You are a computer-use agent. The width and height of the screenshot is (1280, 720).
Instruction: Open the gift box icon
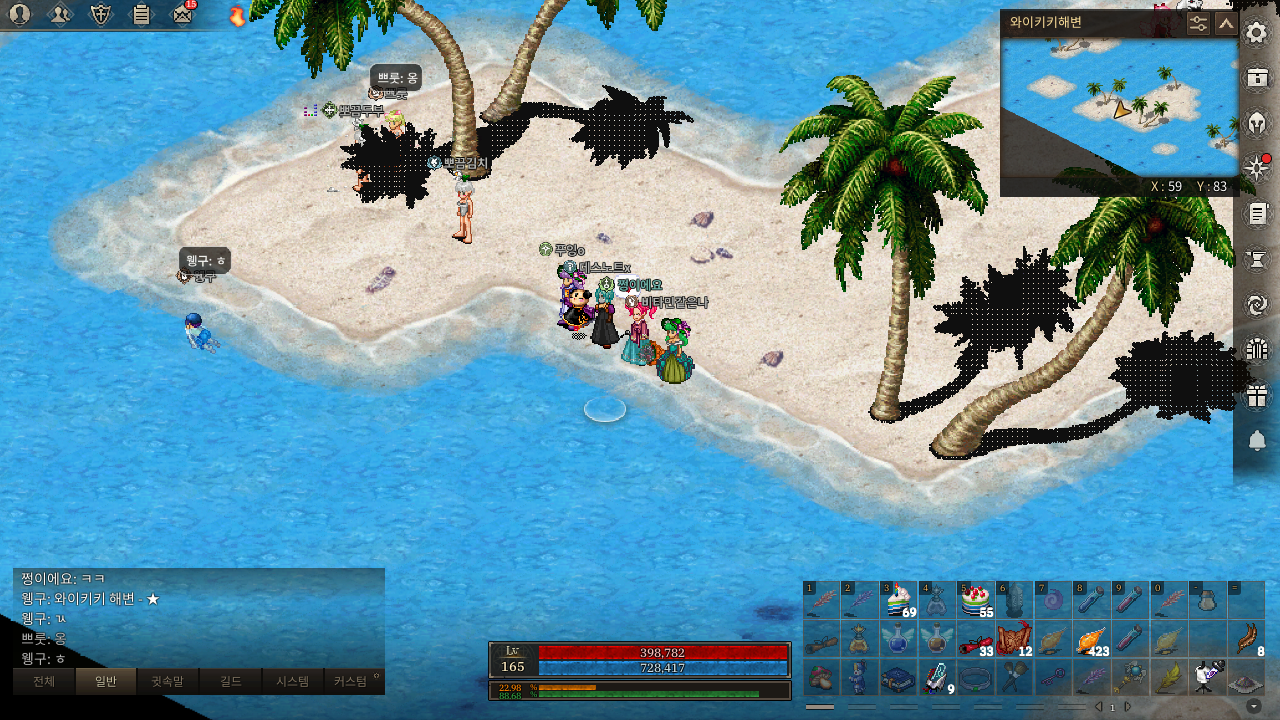1257,396
